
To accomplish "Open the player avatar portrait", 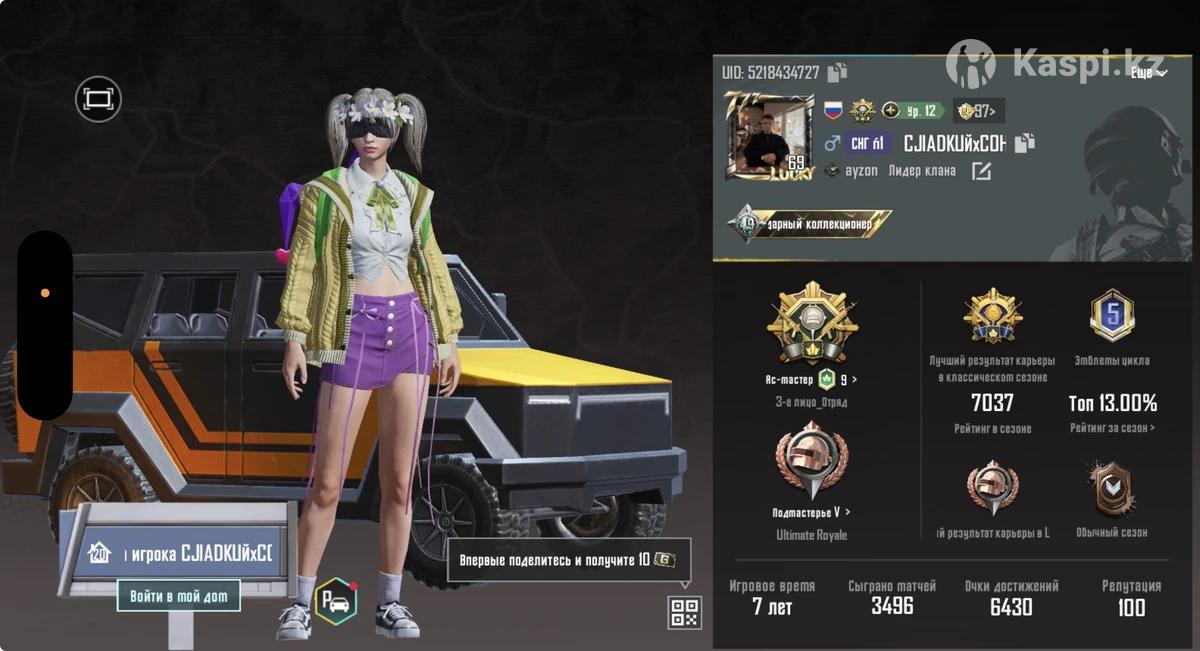I will click(x=770, y=135).
